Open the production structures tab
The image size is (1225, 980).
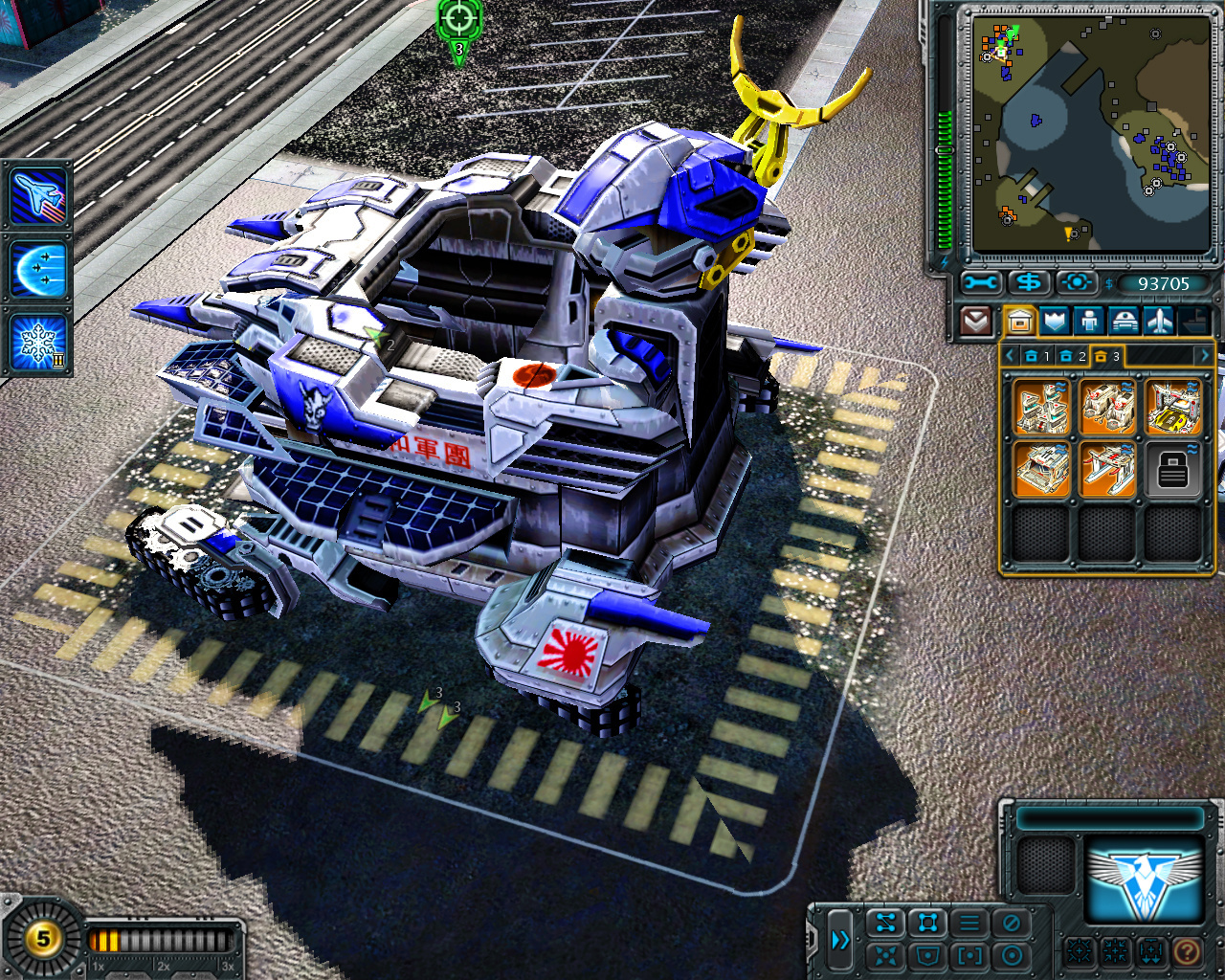(x=1019, y=321)
